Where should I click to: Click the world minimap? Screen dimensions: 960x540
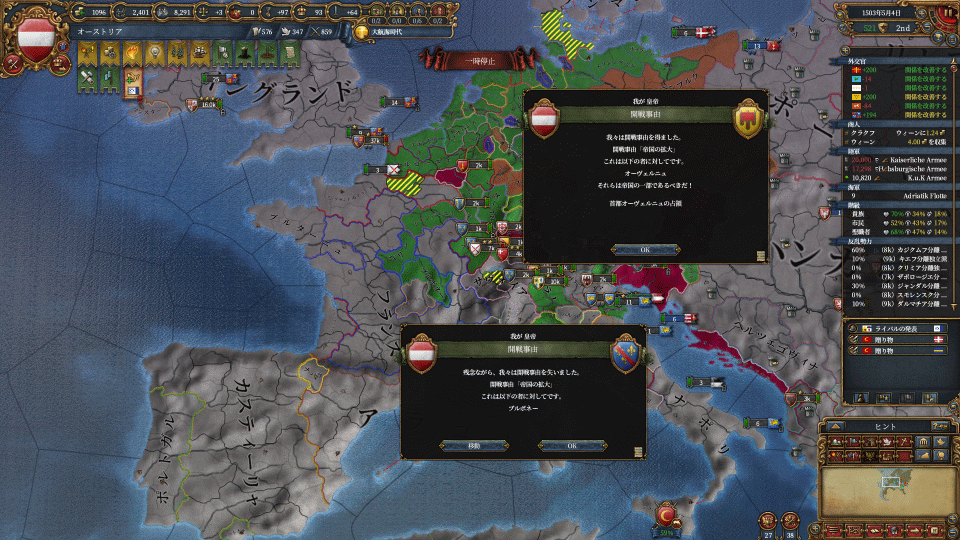click(882, 492)
